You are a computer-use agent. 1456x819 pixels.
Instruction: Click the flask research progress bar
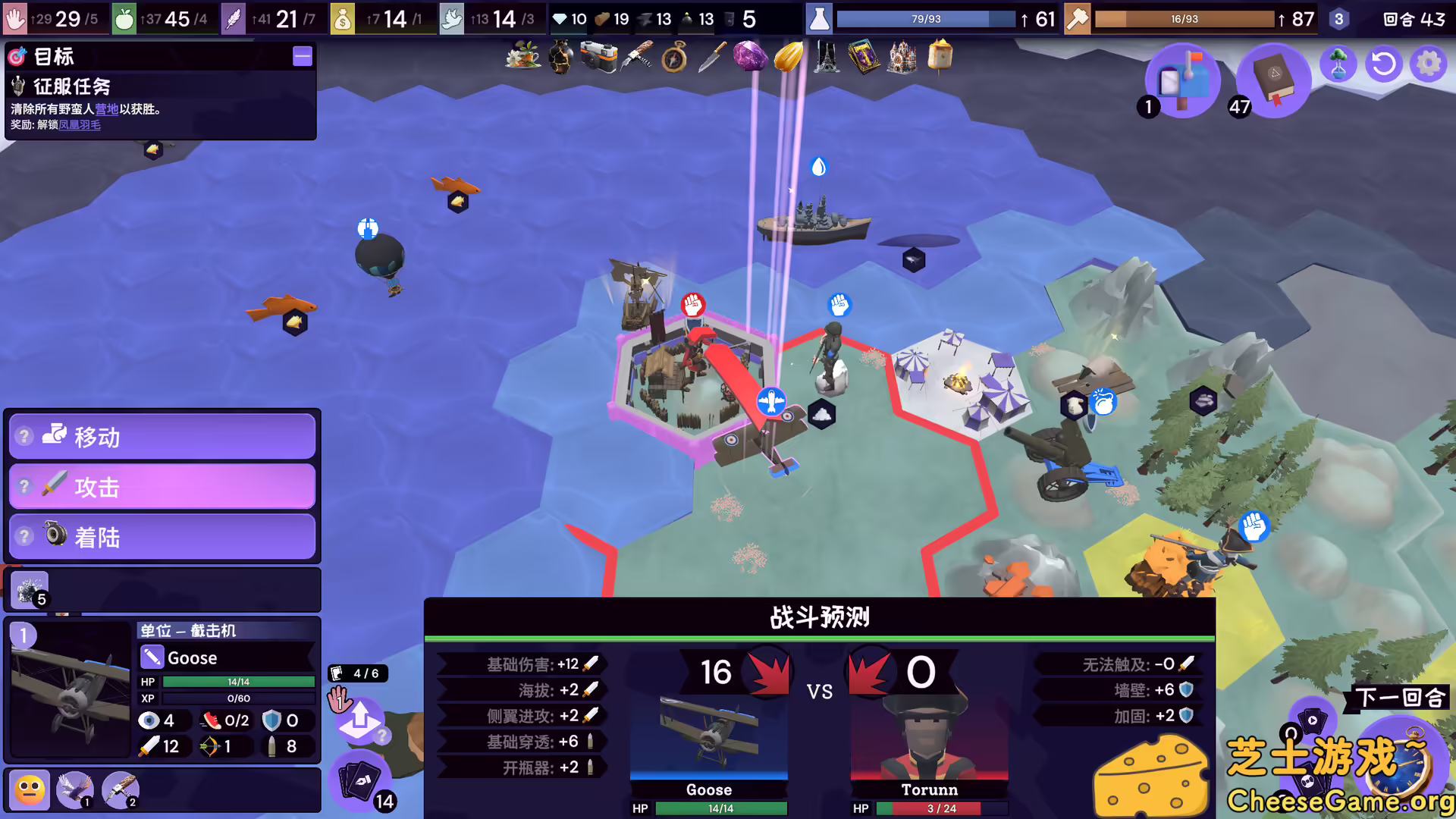click(x=924, y=18)
